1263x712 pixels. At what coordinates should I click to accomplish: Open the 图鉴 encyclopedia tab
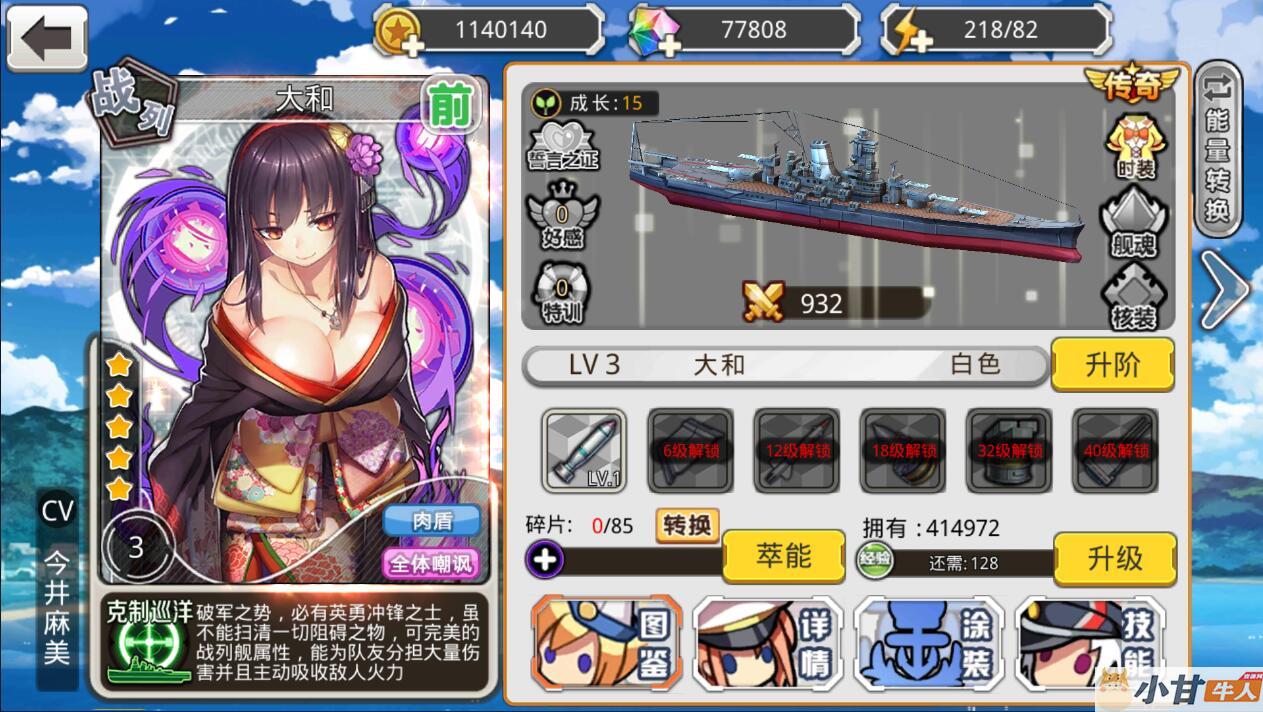[607, 643]
